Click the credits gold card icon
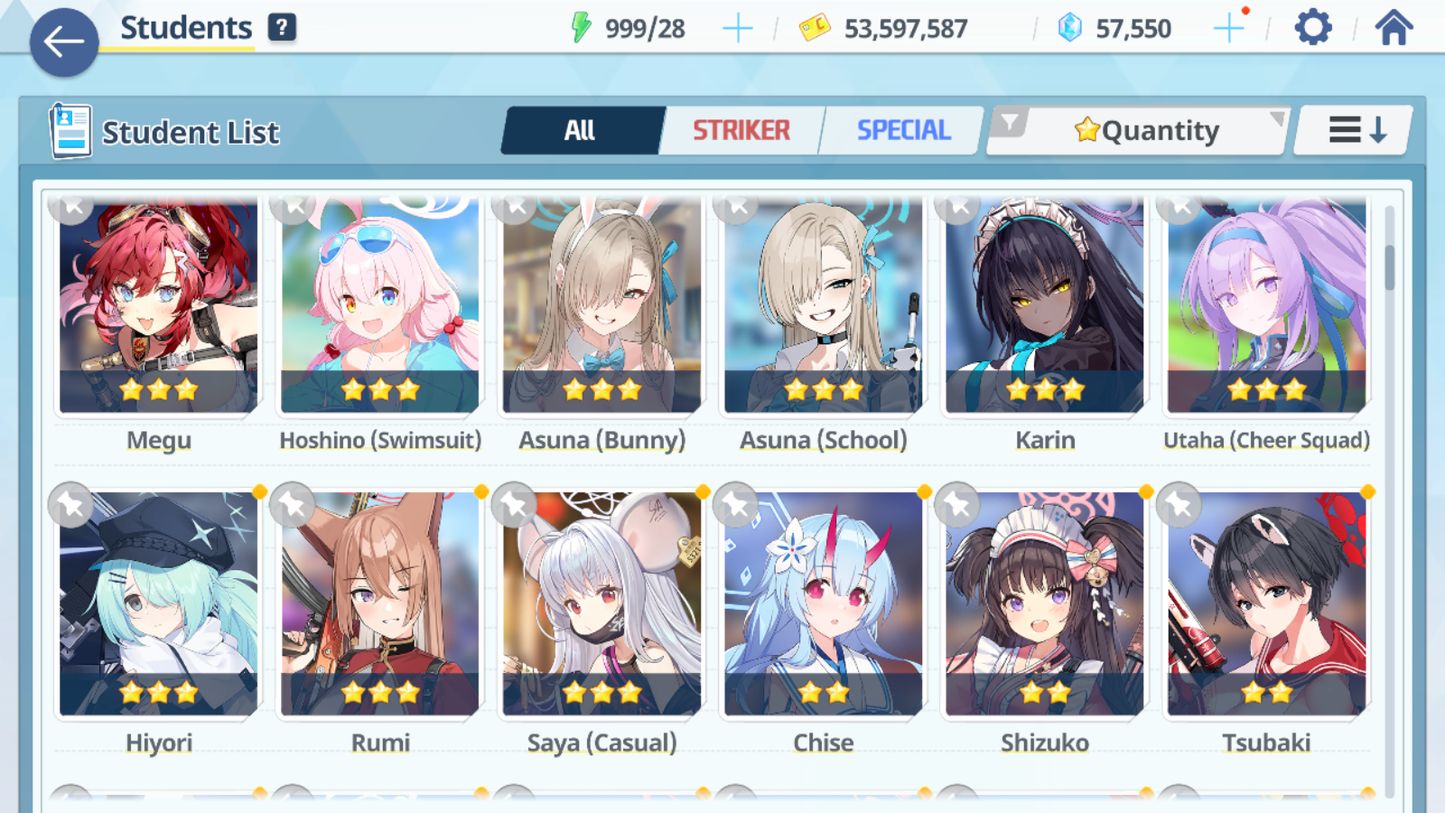The height and width of the screenshot is (813, 1445). pyautogui.click(x=813, y=28)
